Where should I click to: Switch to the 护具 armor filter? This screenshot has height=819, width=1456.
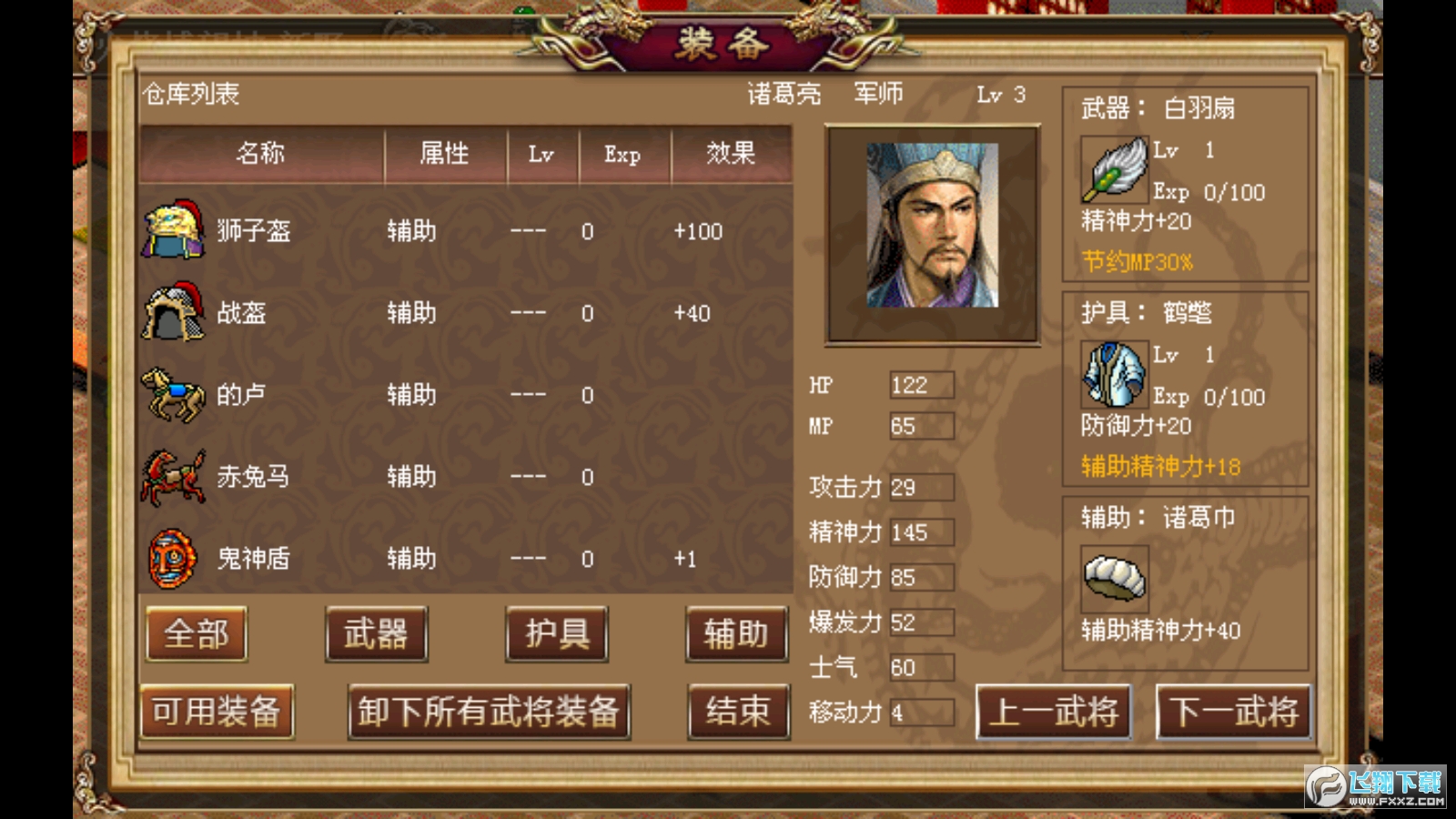(557, 634)
